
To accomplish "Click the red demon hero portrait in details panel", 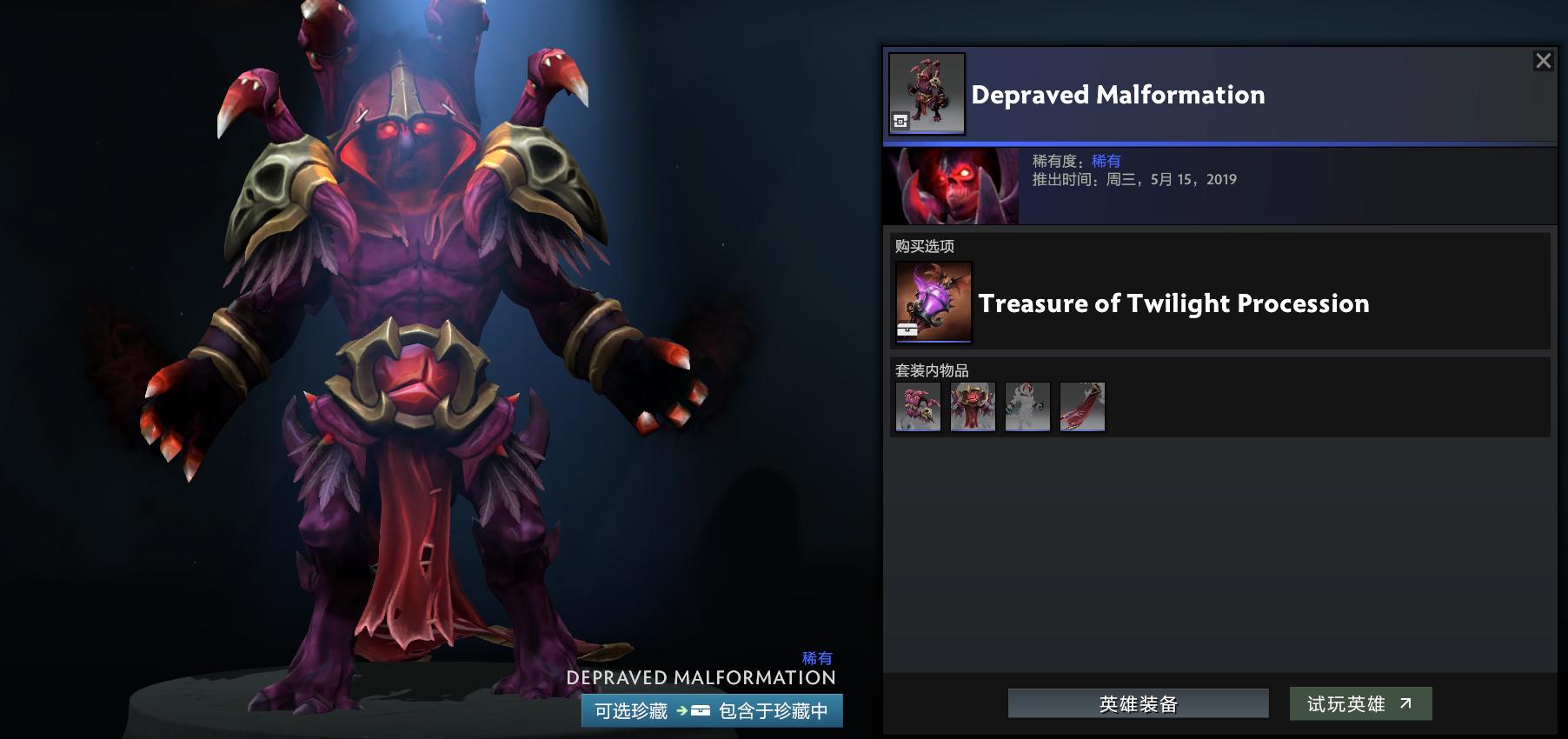I will 951,185.
